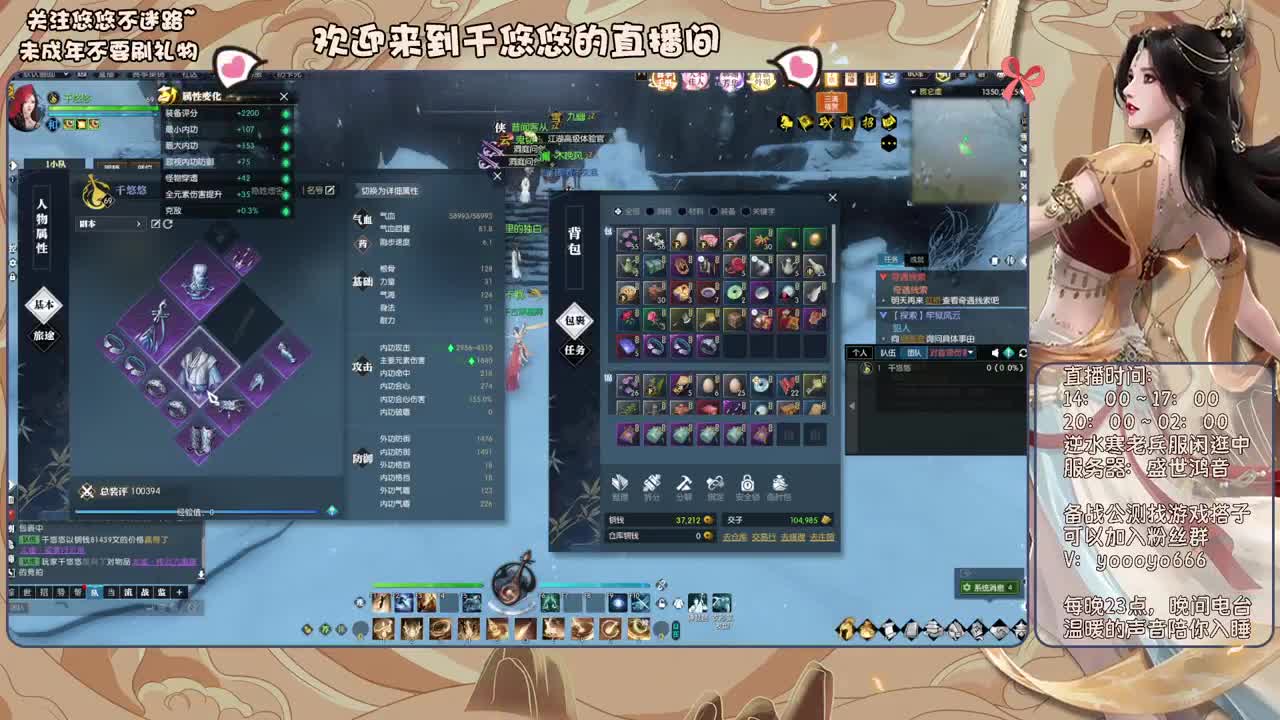The image size is (1280, 720).
Task: Open the temporary bag (临时包) icon
Action: (x=779, y=481)
